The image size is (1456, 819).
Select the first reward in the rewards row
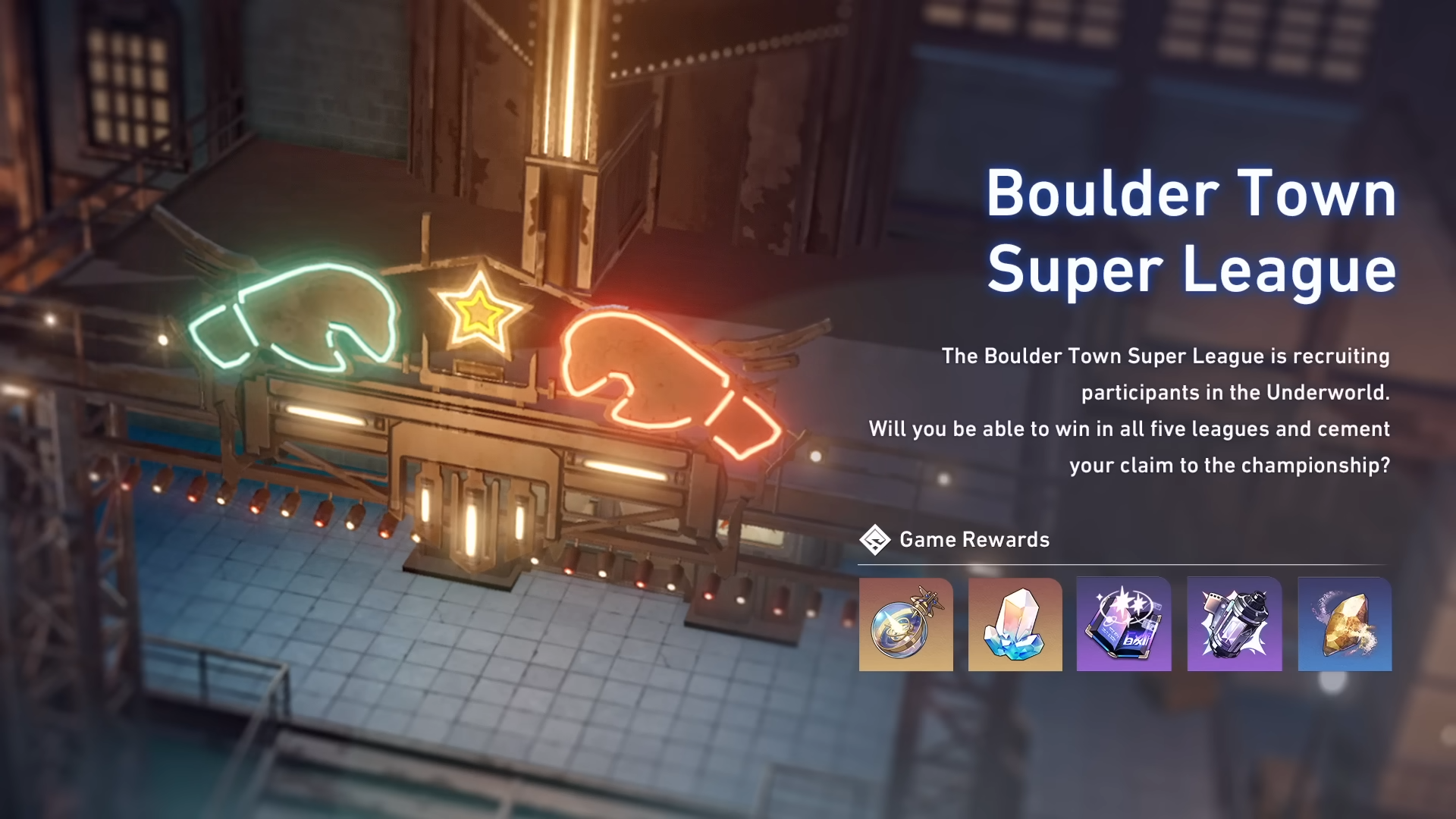coord(905,623)
